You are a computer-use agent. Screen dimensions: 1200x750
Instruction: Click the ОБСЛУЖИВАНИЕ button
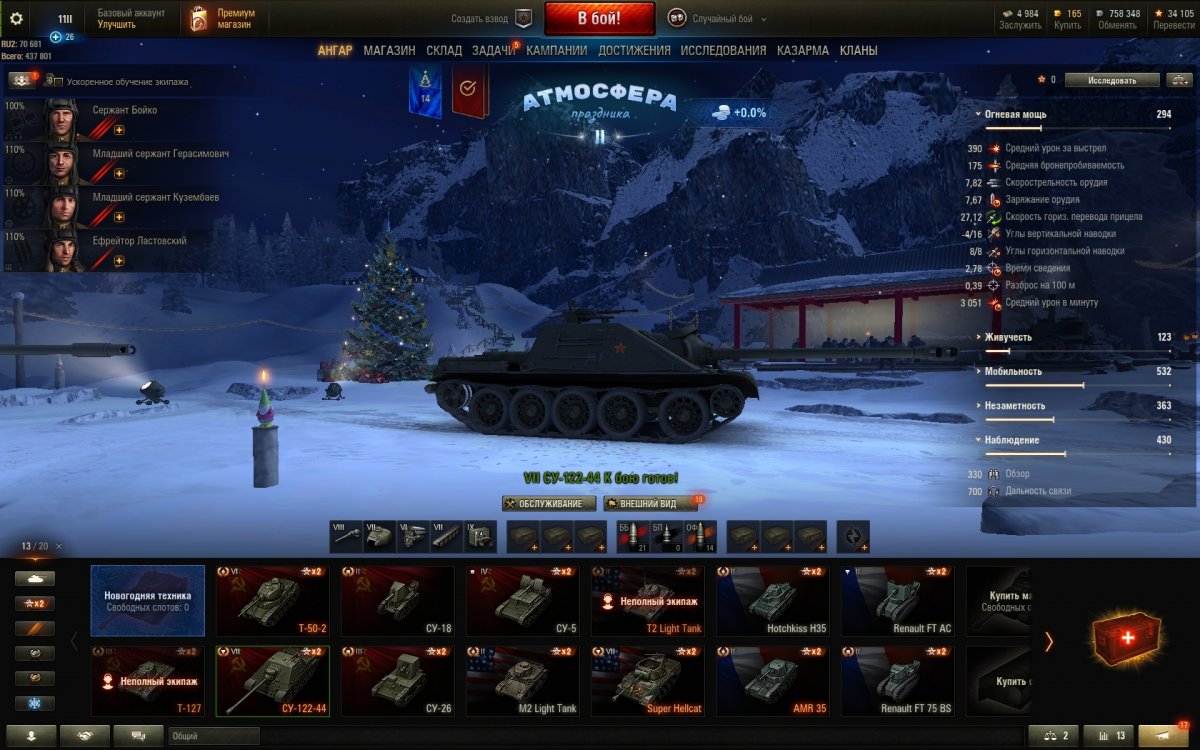coord(549,503)
